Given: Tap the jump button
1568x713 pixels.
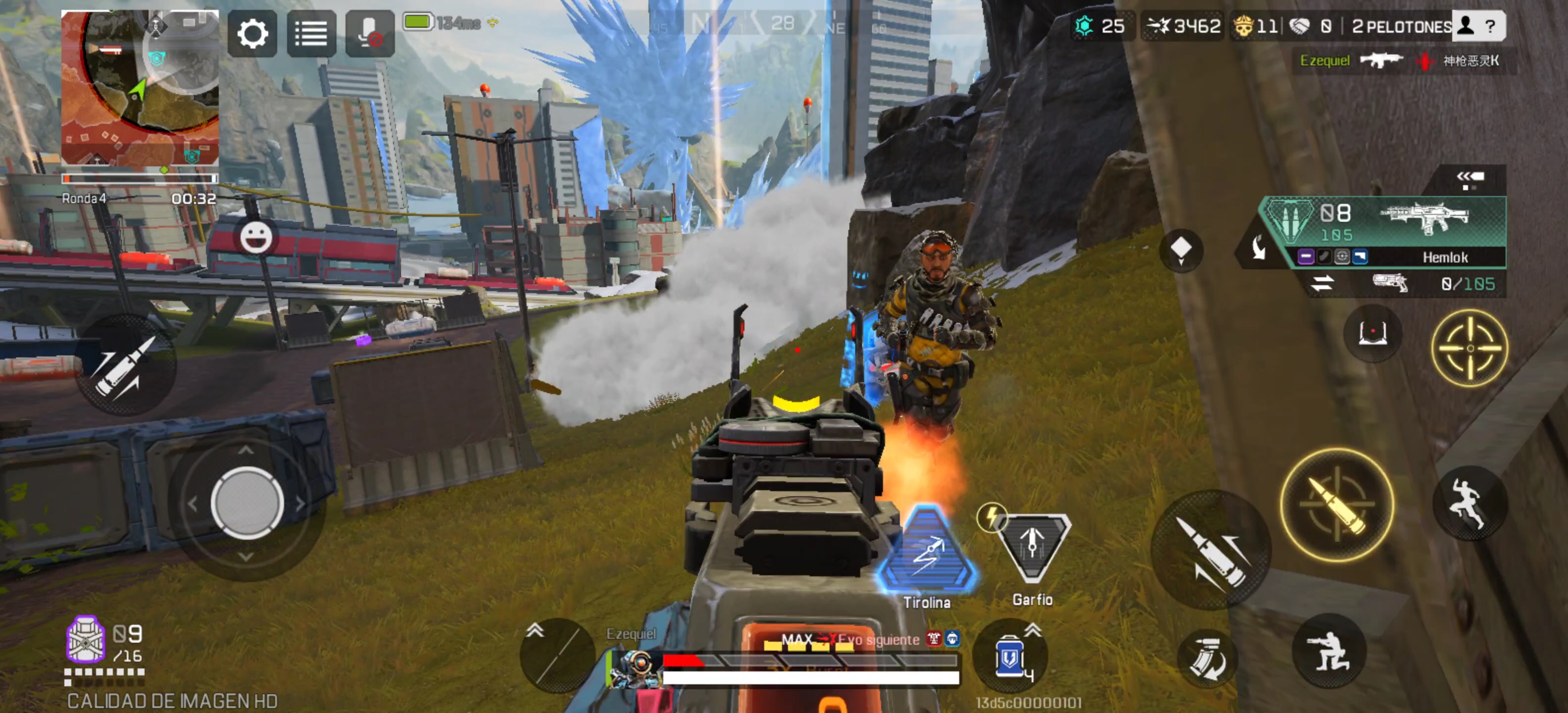Looking at the screenshot, I should click(x=1470, y=504).
